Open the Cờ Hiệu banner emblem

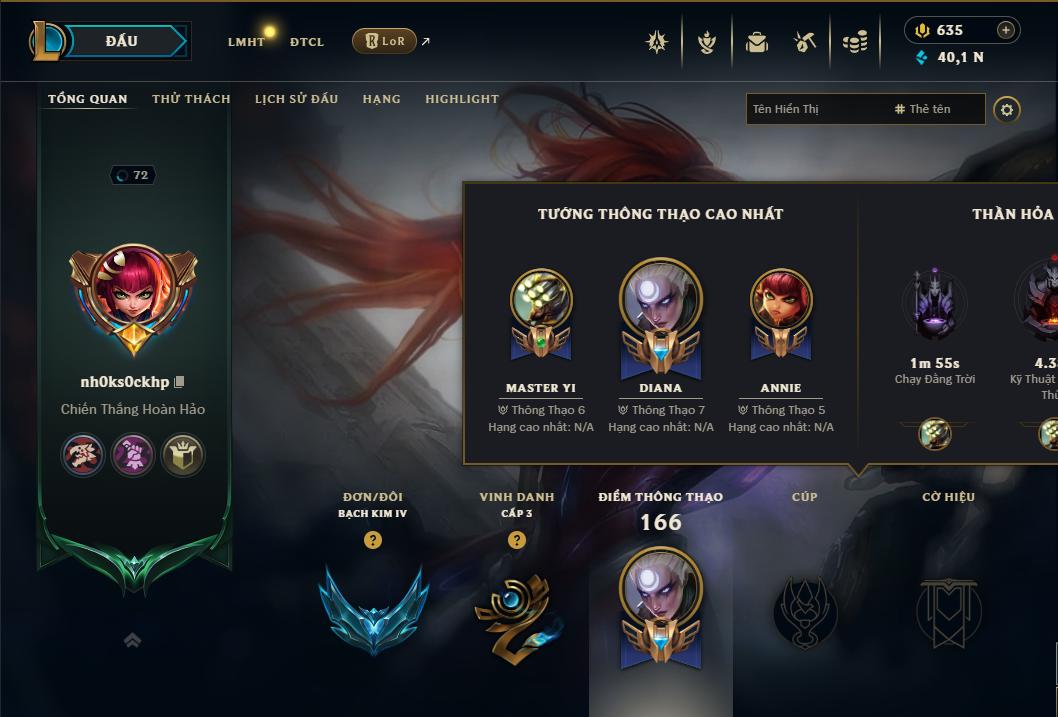[948, 610]
